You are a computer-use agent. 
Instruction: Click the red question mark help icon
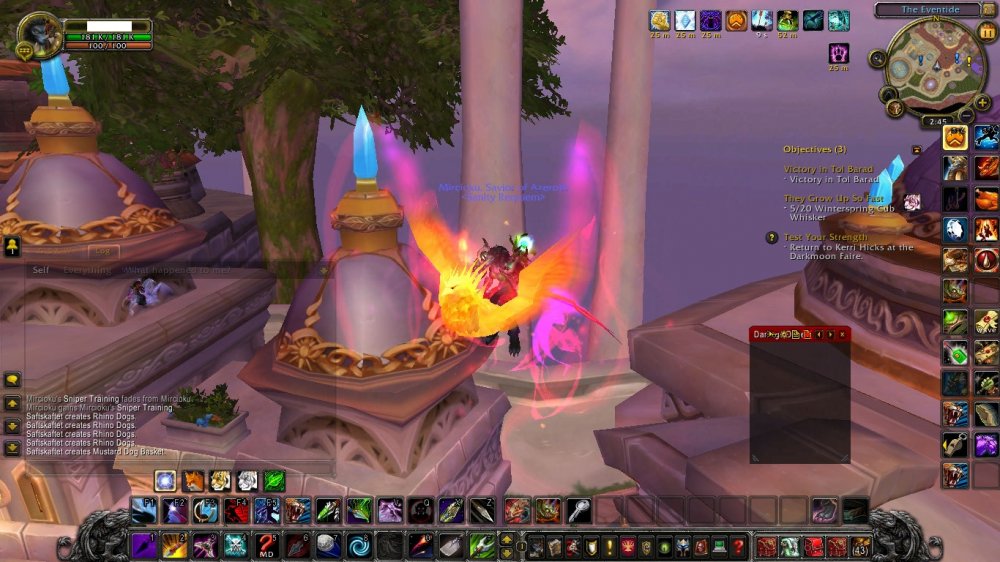tap(738, 547)
